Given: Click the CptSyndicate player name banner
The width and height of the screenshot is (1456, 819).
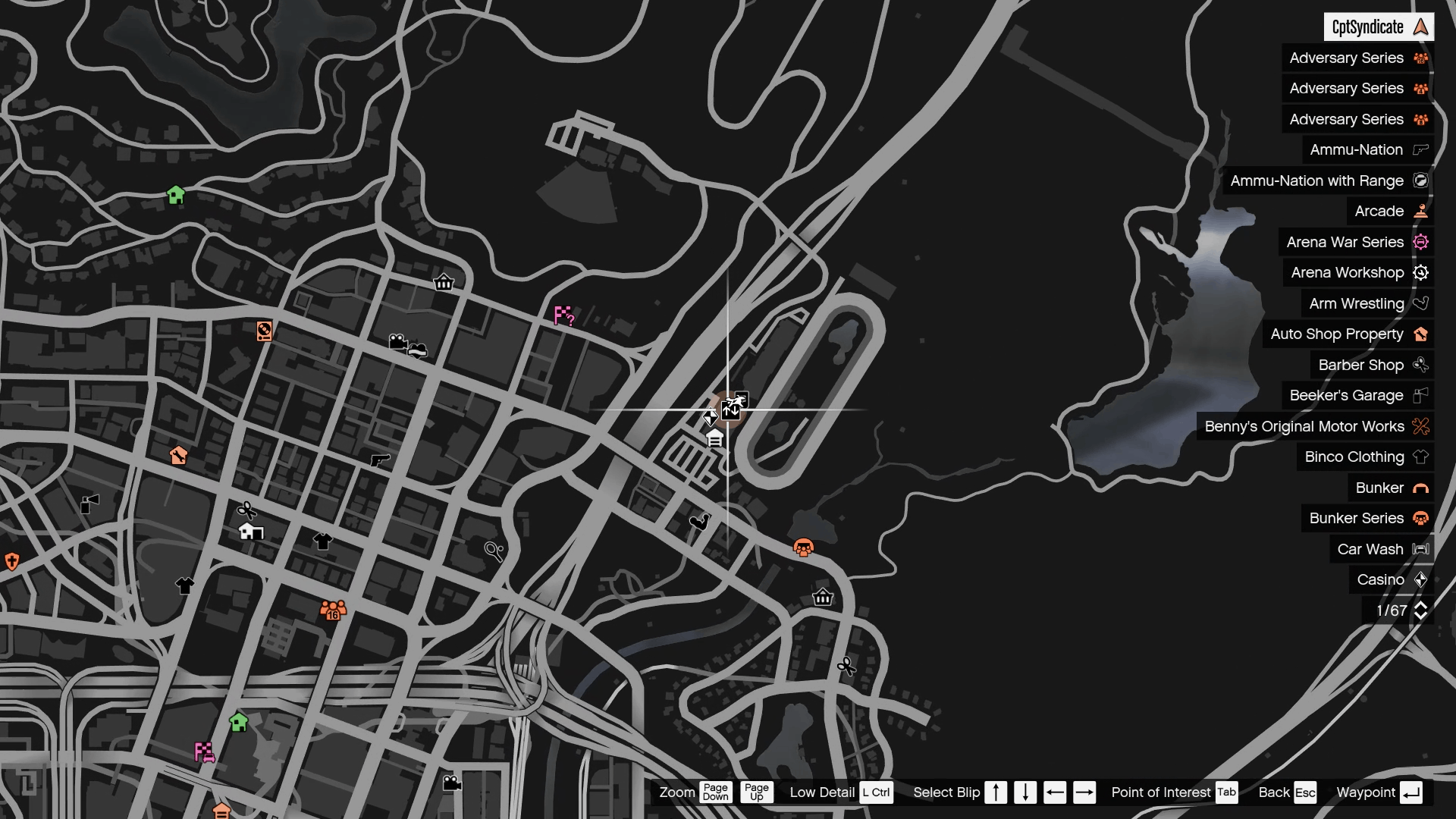Looking at the screenshot, I should [1379, 26].
